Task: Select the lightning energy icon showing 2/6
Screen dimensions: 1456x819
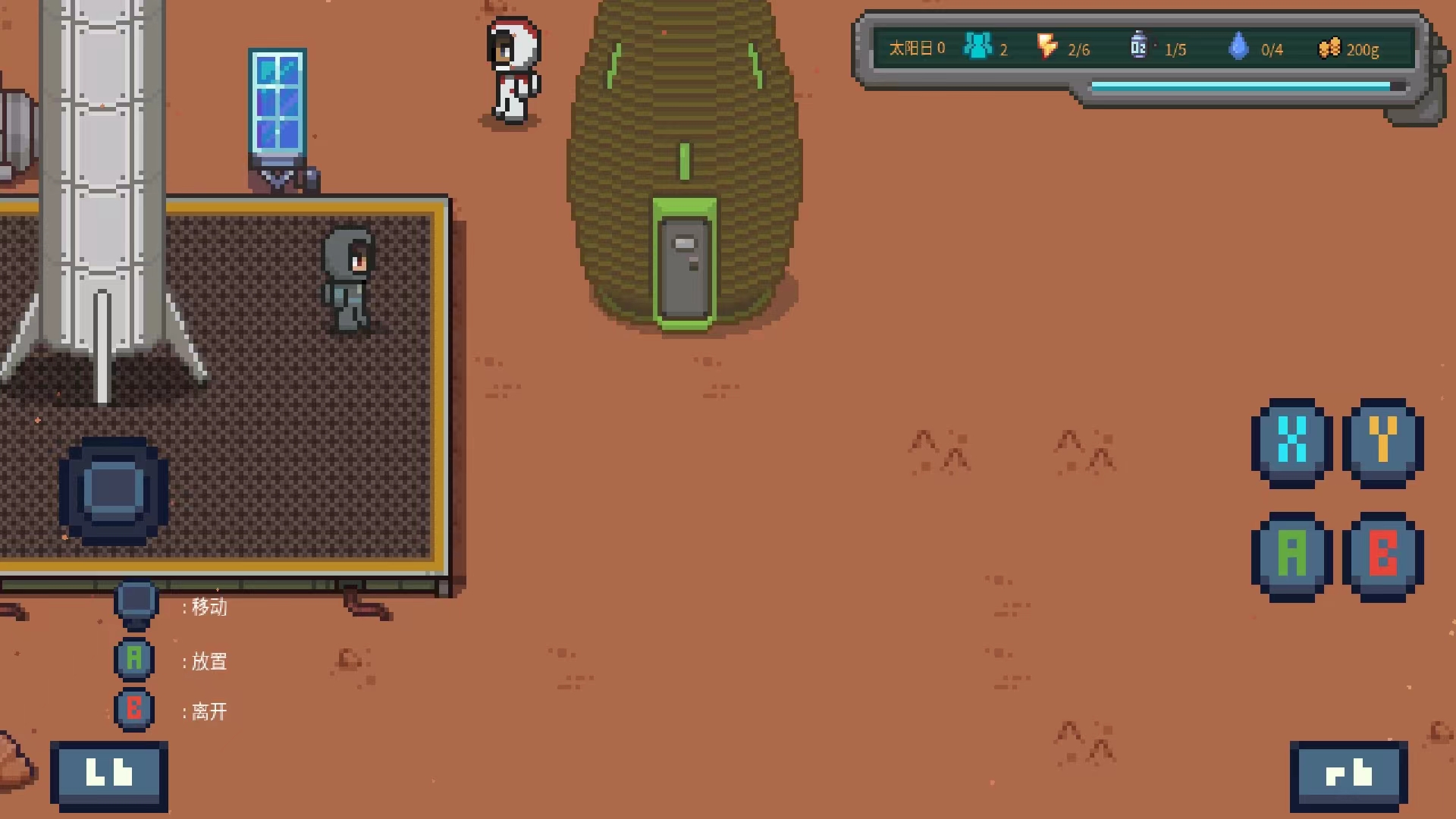Action: (x=1049, y=47)
